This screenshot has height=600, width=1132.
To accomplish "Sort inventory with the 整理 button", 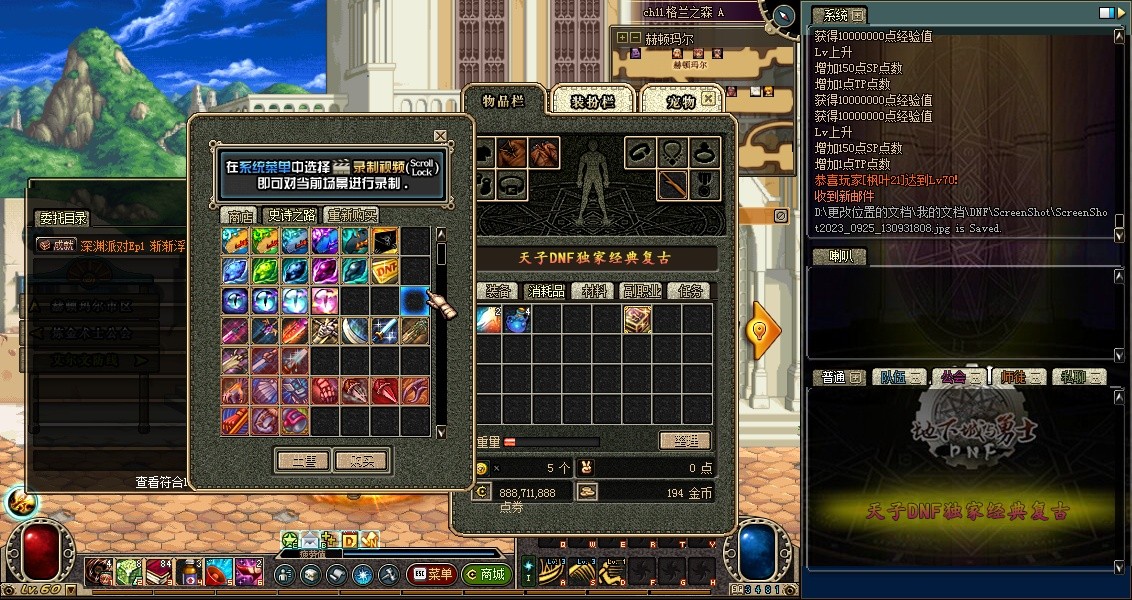I will click(x=685, y=441).
